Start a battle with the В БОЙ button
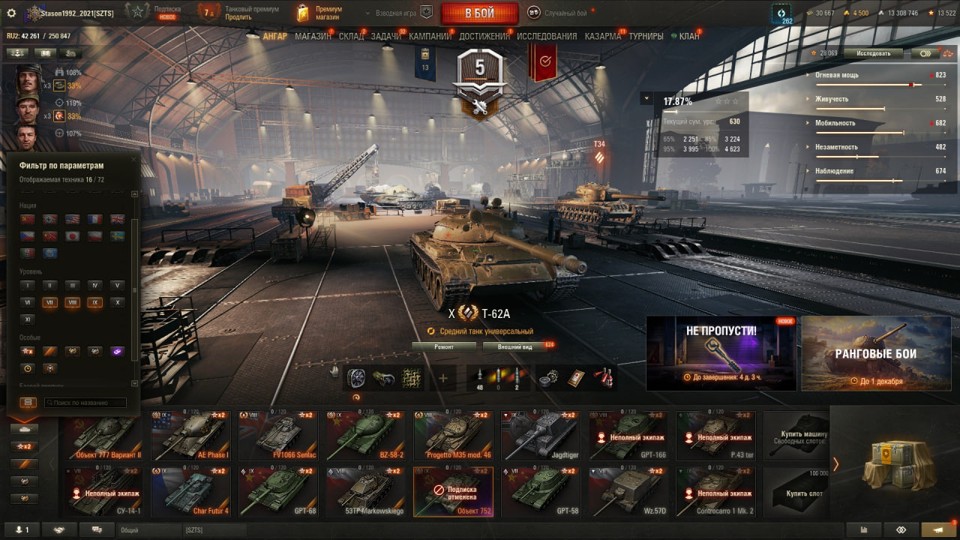Viewport: 960px width, 540px height. pos(479,13)
